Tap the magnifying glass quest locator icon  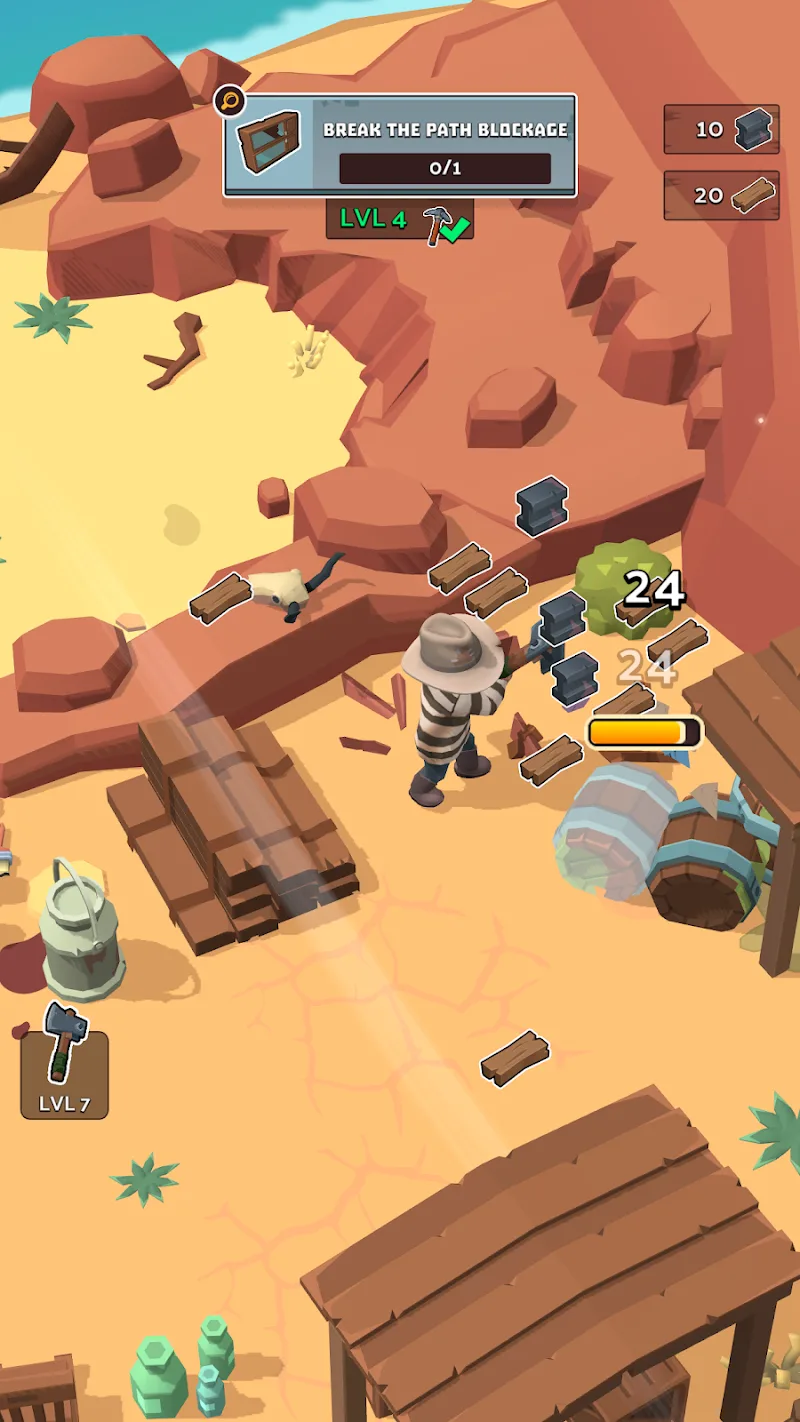(x=229, y=100)
